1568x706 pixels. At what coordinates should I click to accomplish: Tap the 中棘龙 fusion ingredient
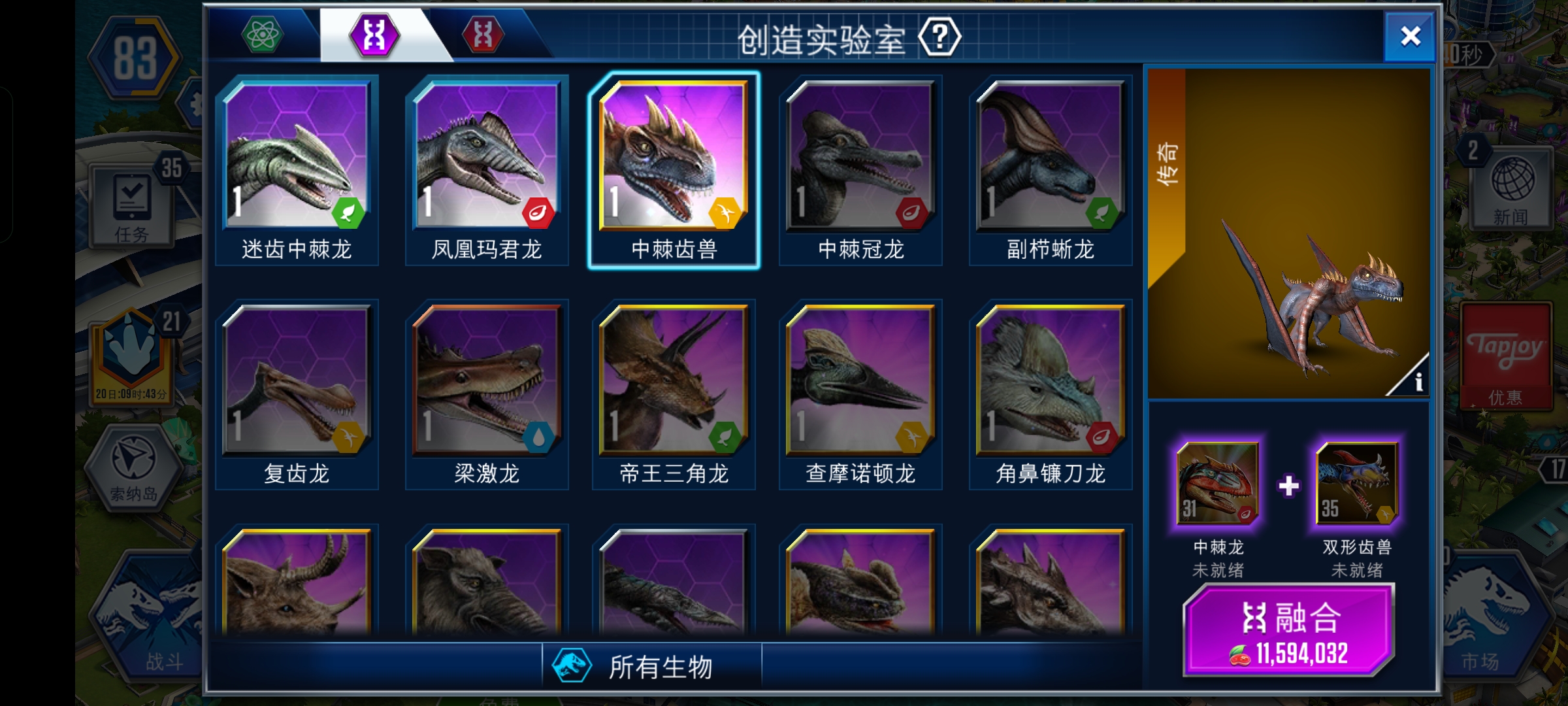[1217, 482]
